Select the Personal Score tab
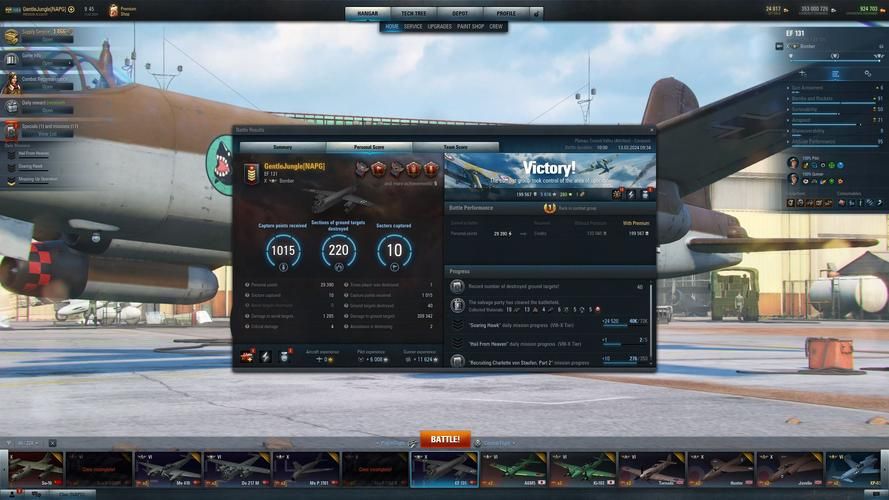 pos(369,147)
